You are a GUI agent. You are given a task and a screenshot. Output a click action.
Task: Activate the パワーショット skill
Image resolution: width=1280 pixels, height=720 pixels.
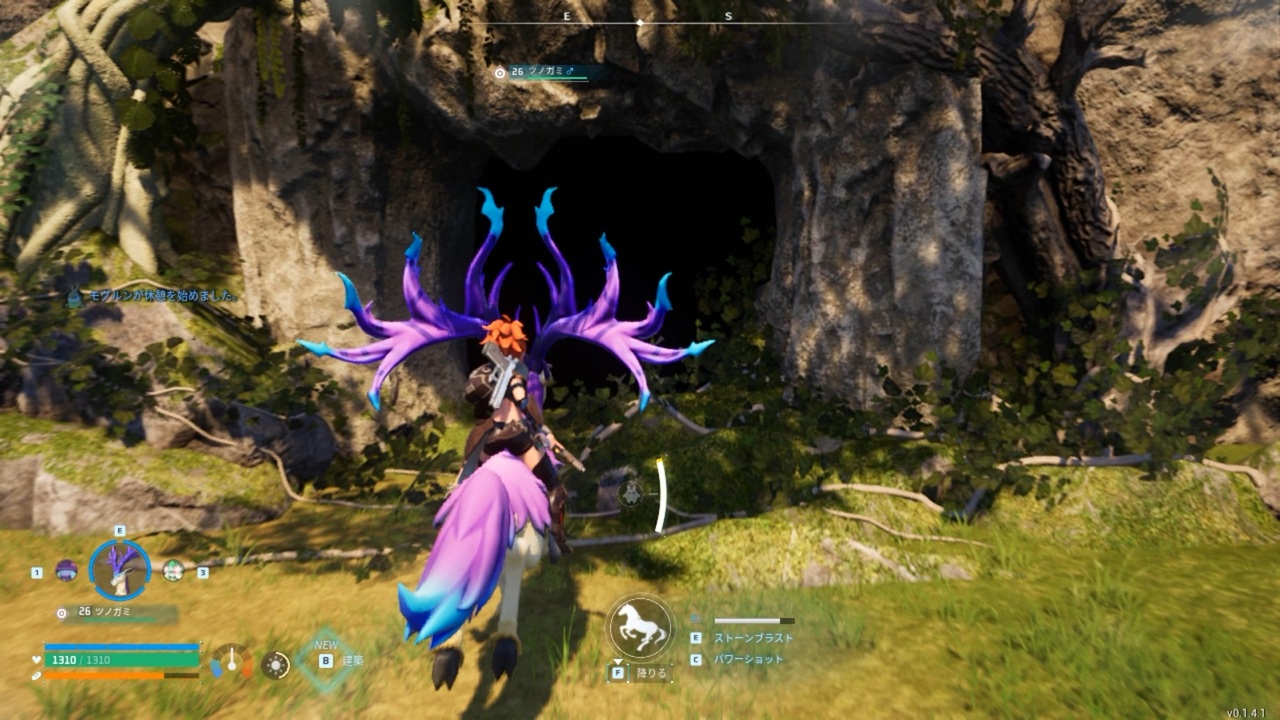pyautogui.click(x=749, y=660)
